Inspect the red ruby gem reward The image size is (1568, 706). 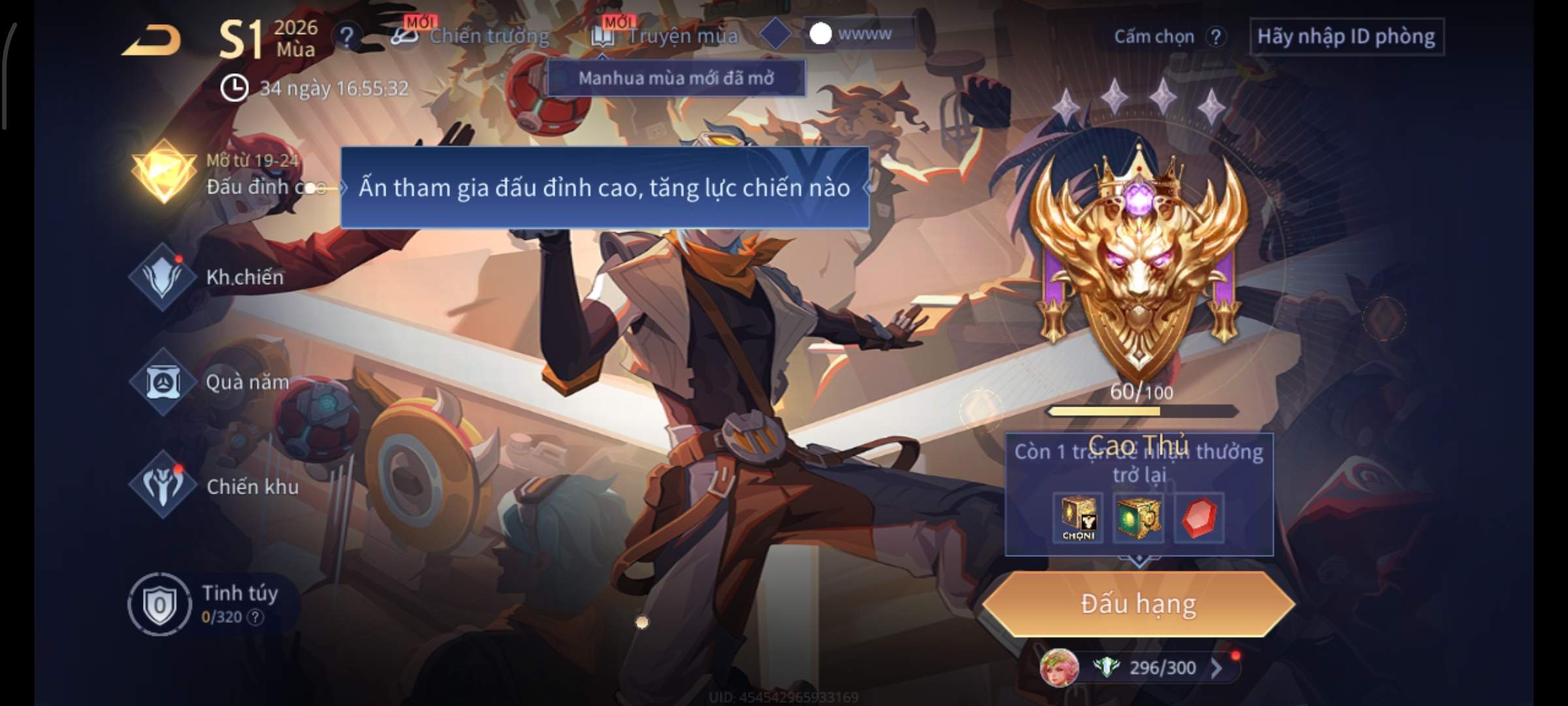click(1199, 518)
